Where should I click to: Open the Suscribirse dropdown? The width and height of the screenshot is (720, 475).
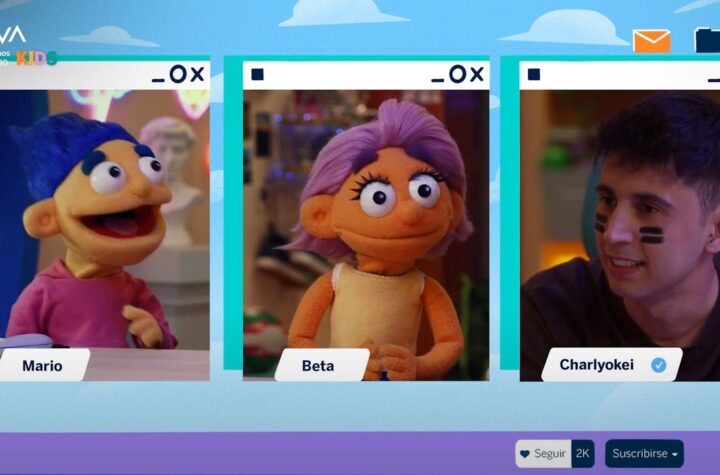pos(644,454)
